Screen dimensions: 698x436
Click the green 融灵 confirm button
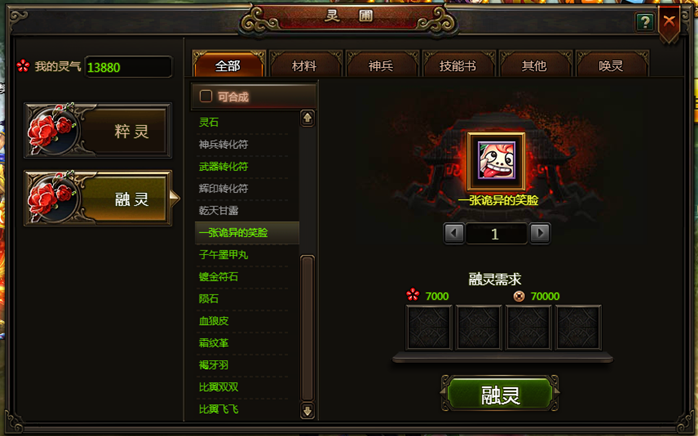tap(499, 395)
